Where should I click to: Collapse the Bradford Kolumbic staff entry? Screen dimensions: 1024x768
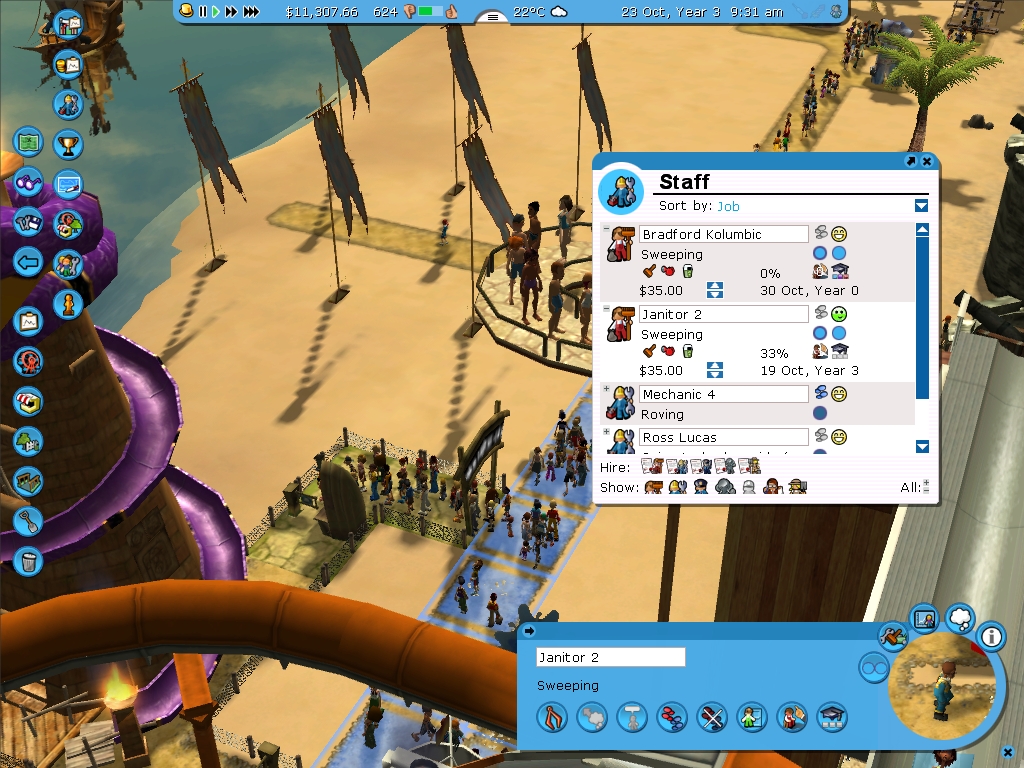point(606,229)
